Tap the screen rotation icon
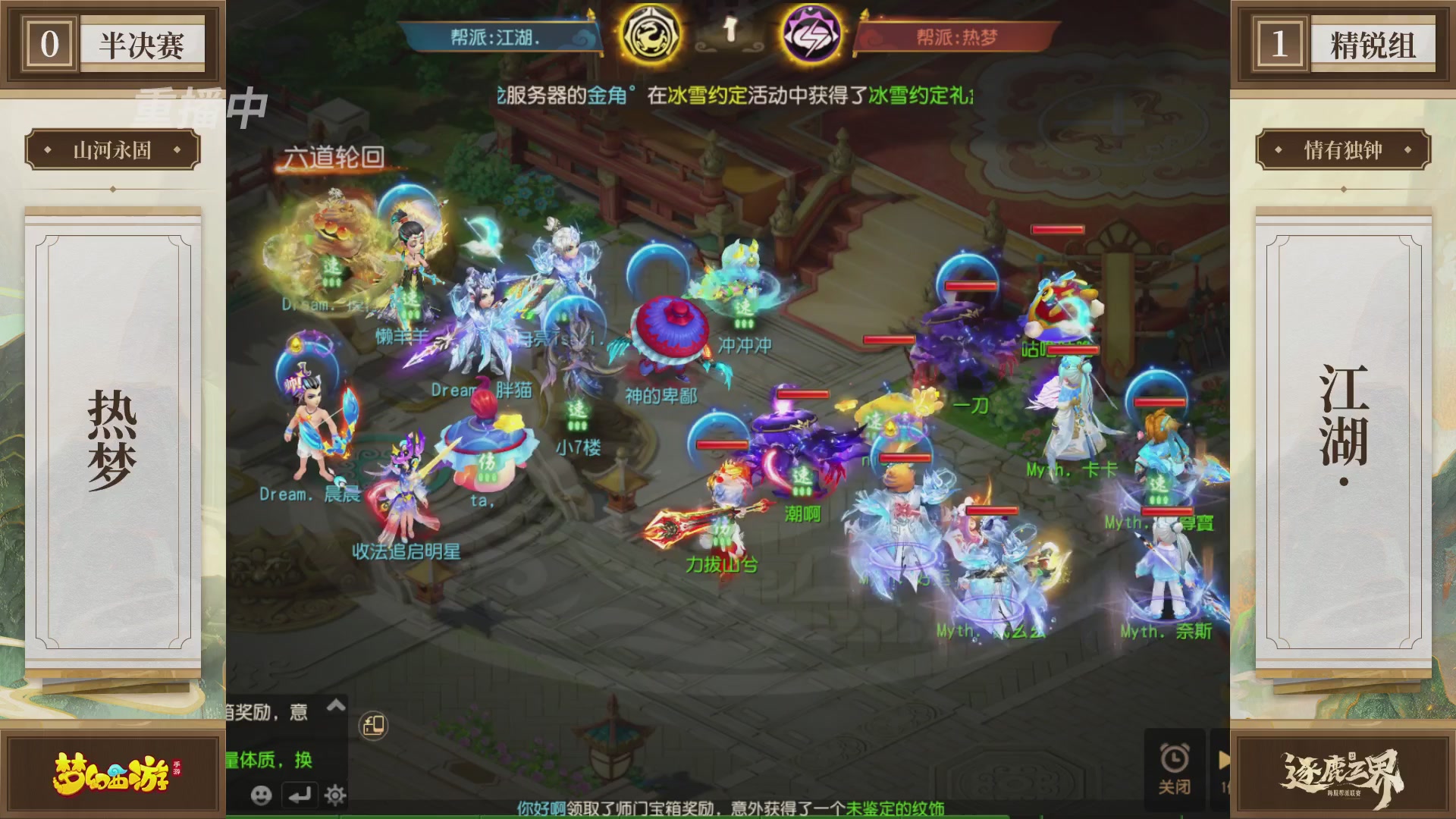 click(371, 725)
